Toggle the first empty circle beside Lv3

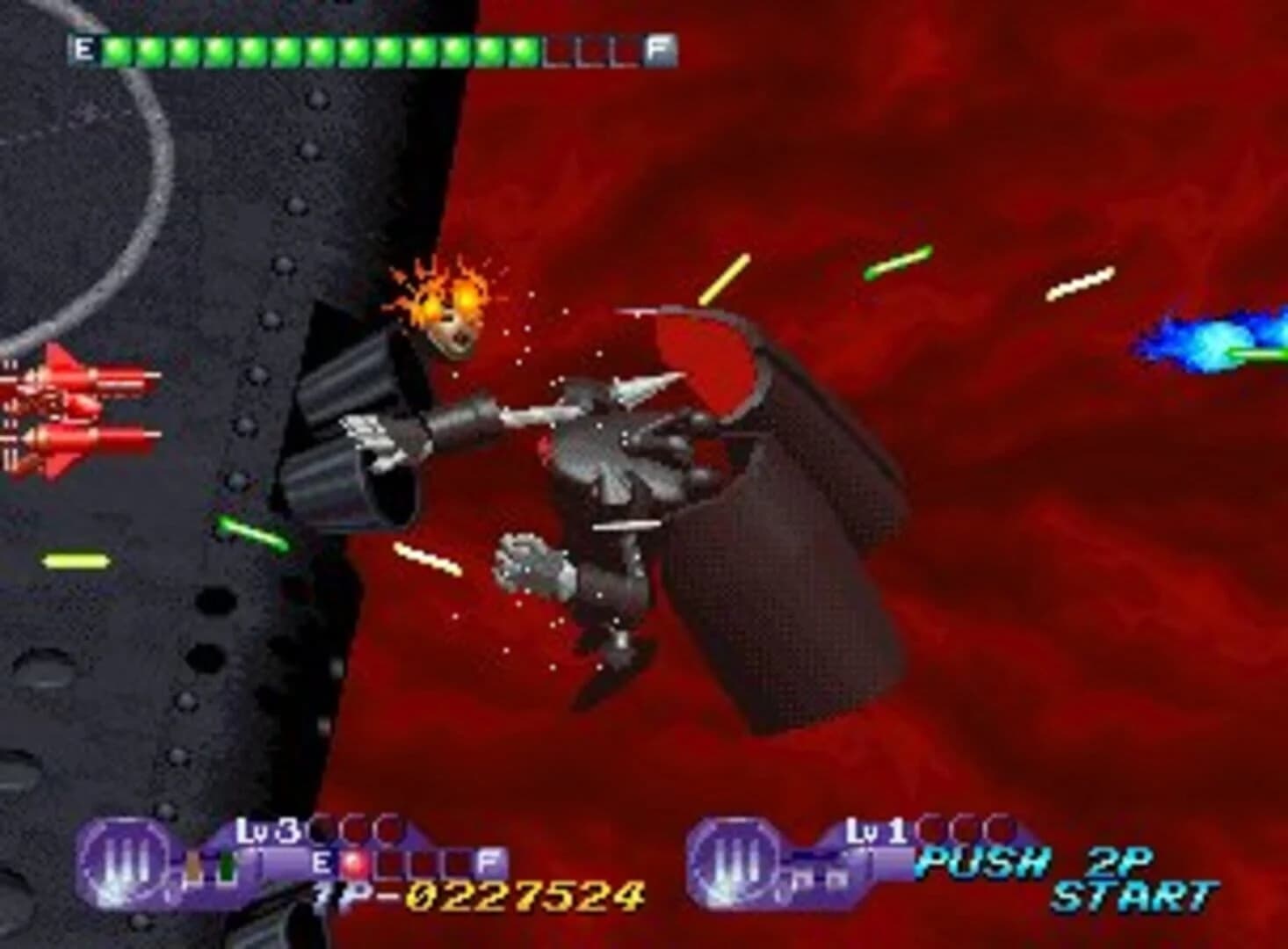click(318, 829)
